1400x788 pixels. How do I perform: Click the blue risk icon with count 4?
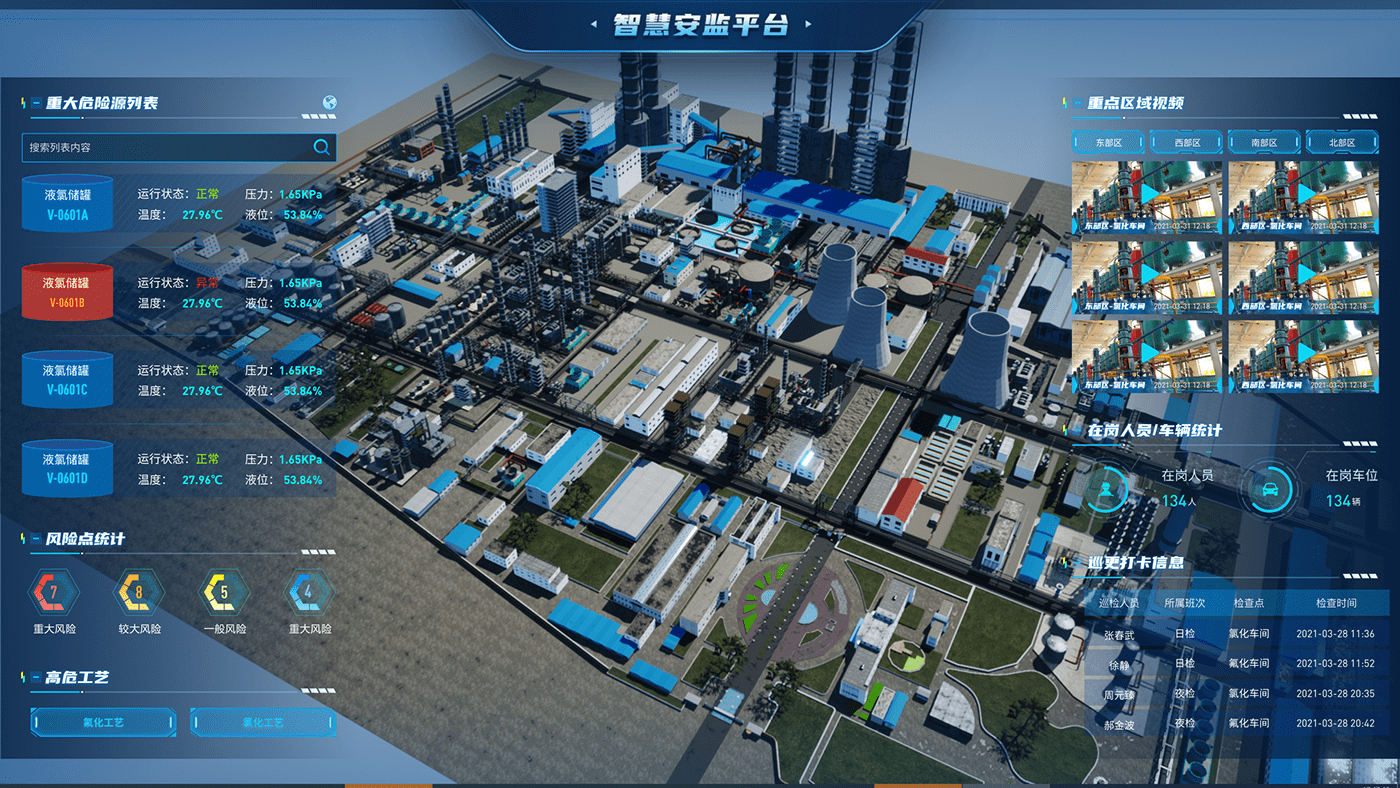point(308,593)
